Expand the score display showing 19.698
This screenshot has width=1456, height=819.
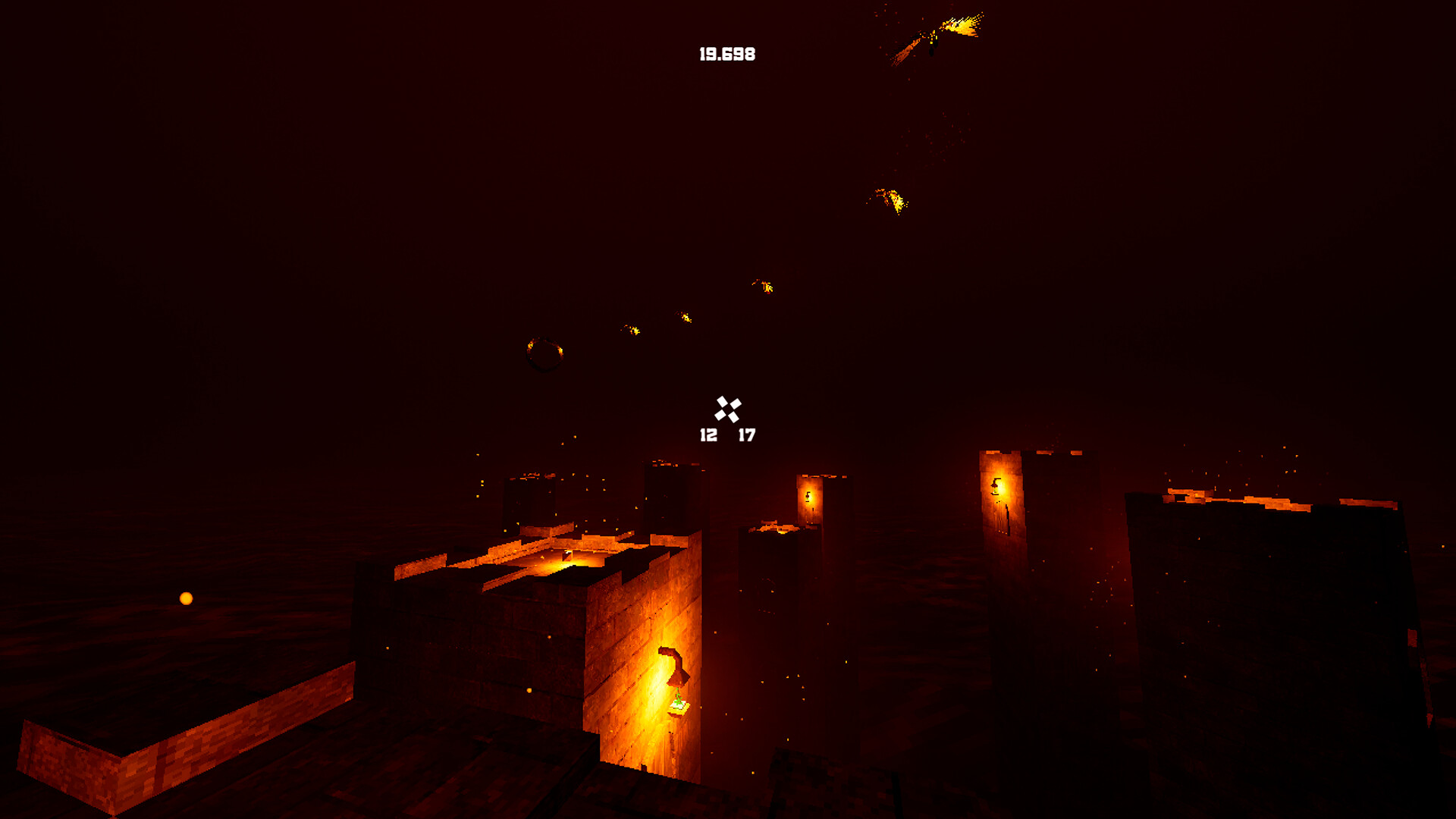coord(726,53)
